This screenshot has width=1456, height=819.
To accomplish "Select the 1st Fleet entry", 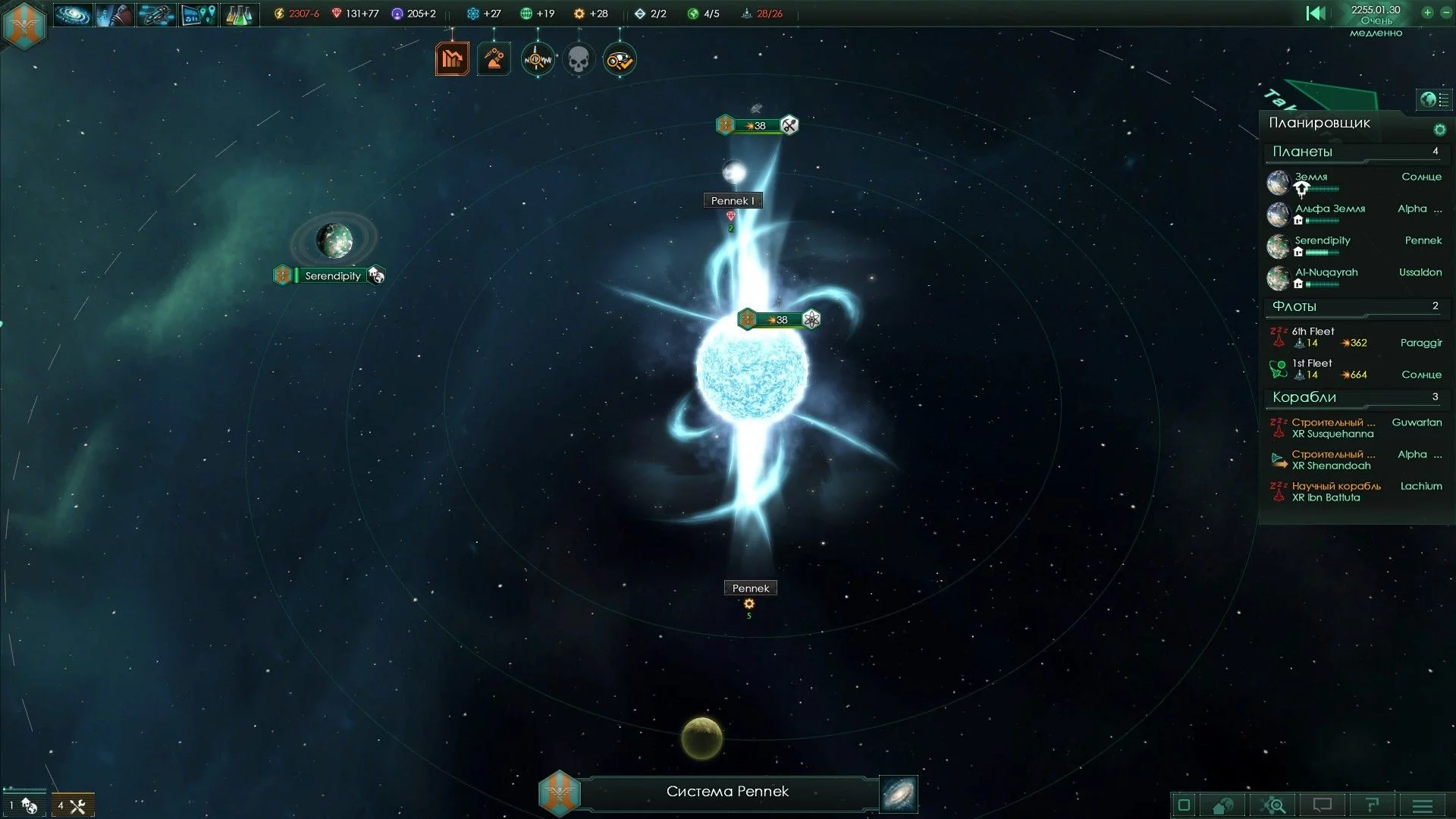I will point(1312,364).
